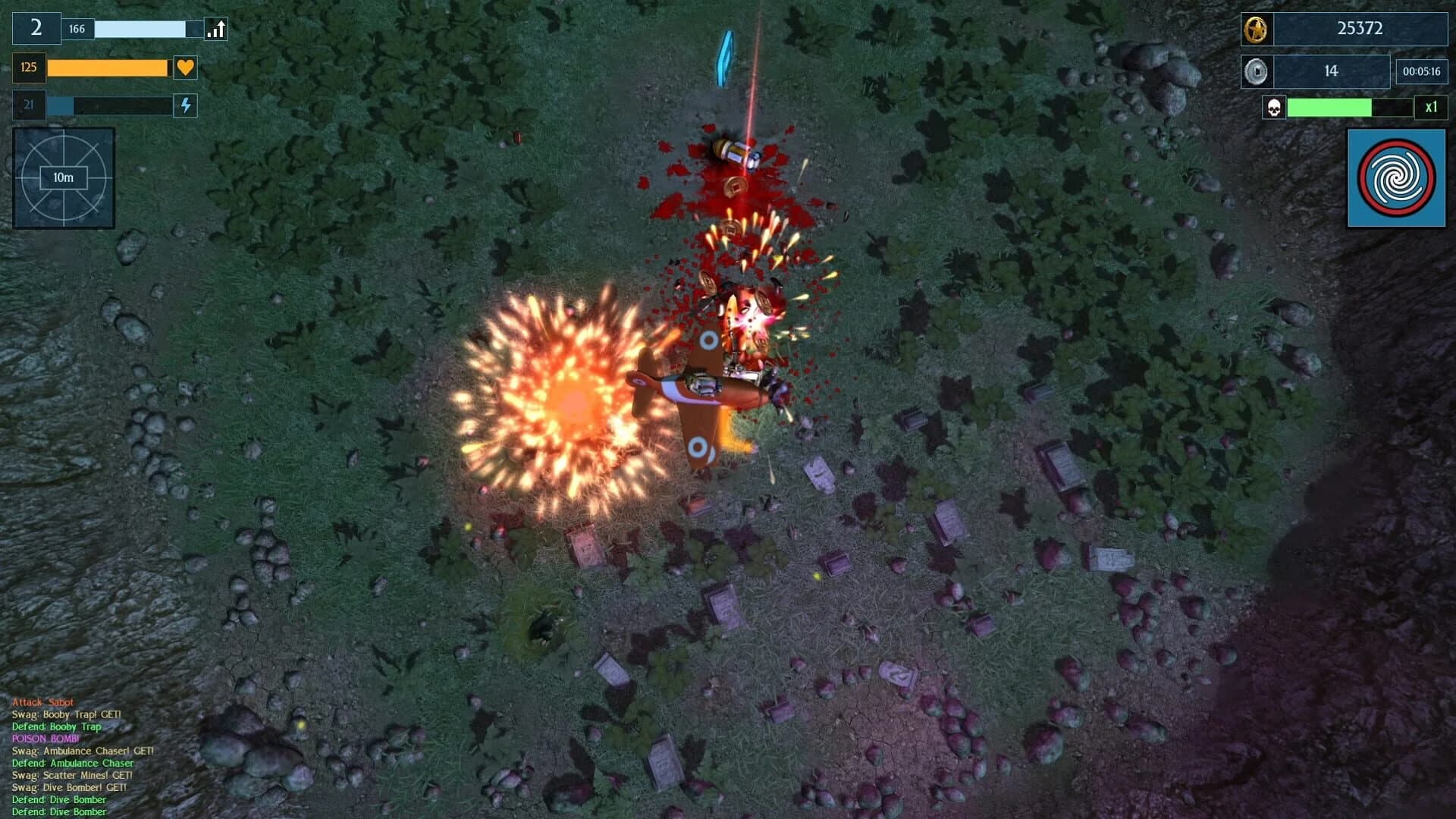
Task: Select the Swag: Dive Bomber! GET! log entry
Action: pos(70,787)
